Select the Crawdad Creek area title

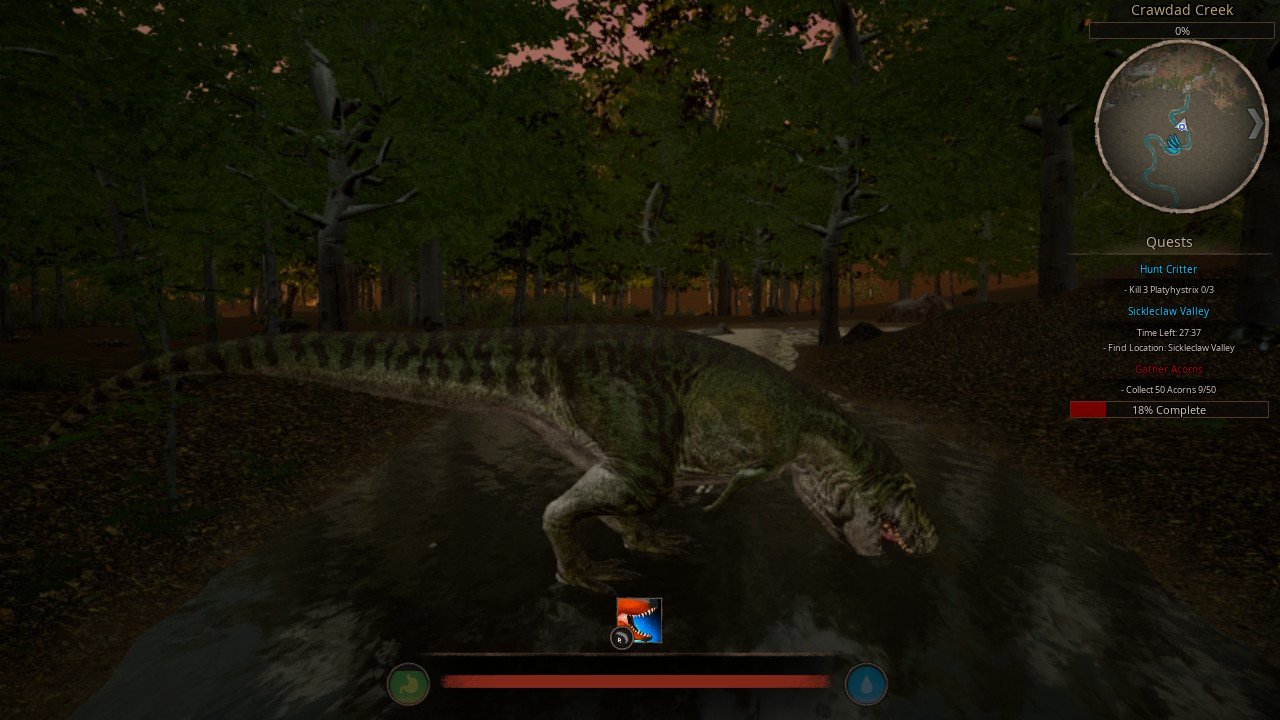point(1181,10)
